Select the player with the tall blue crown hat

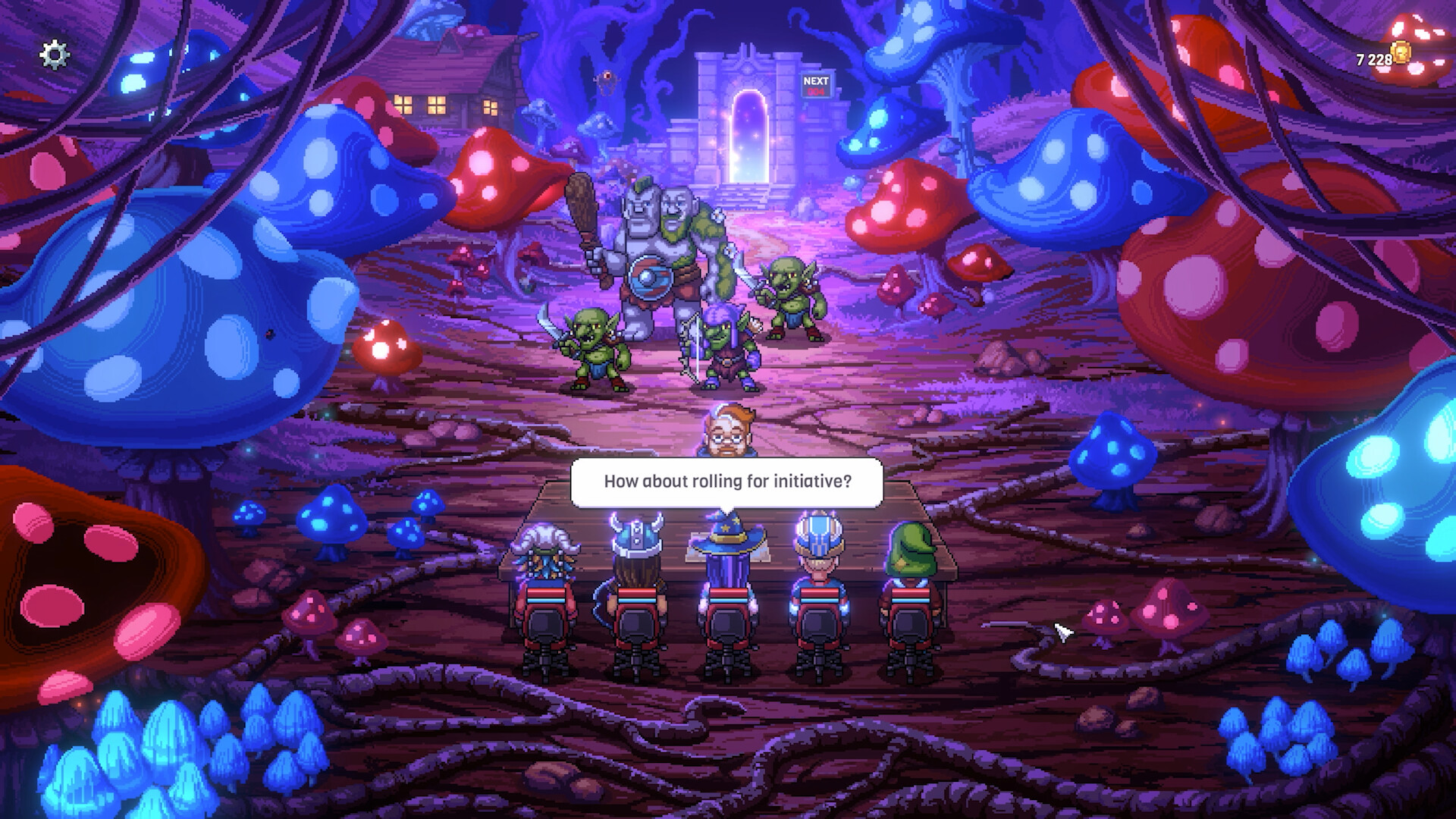(x=817, y=569)
